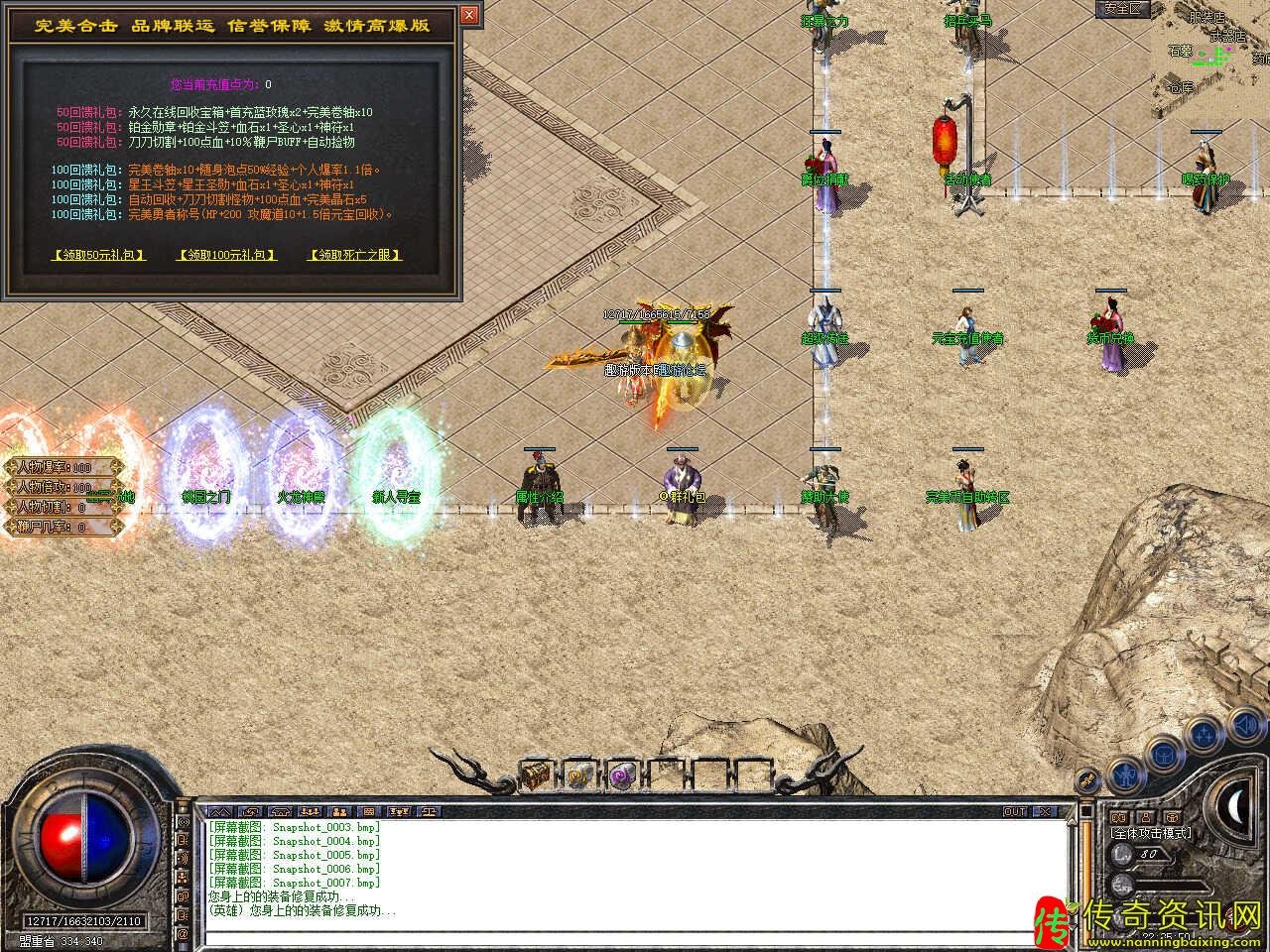Select the purple orb belt slot
This screenshot has width=1270, height=952.
(622, 774)
